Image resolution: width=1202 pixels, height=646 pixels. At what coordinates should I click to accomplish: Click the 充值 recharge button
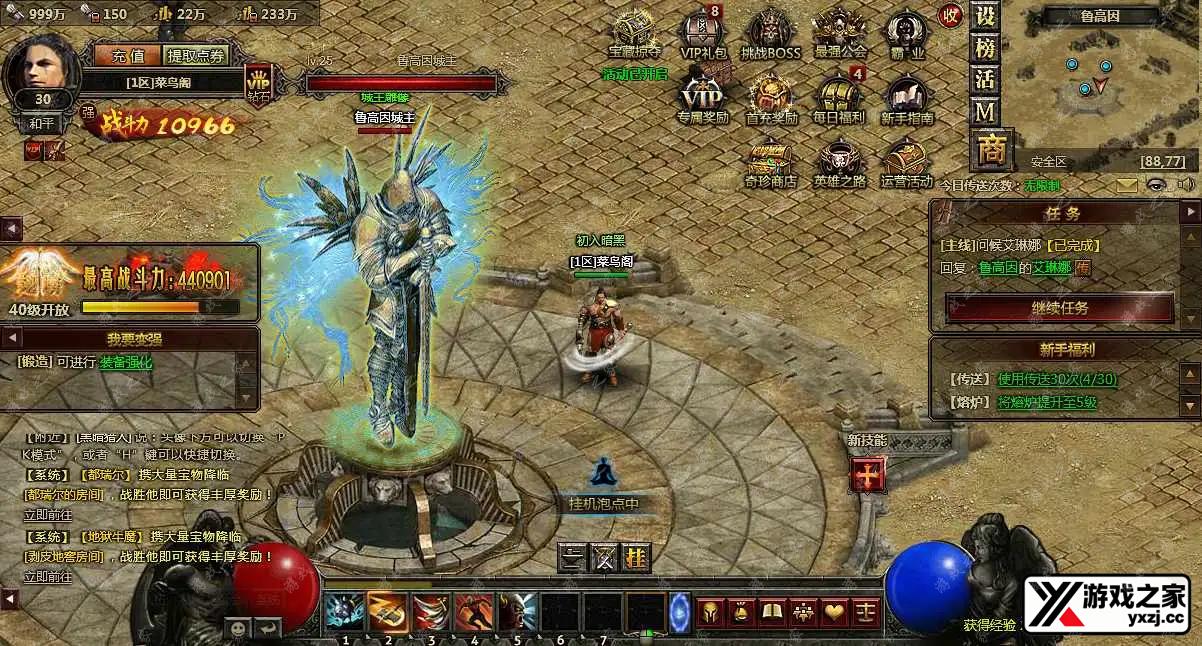tap(128, 56)
